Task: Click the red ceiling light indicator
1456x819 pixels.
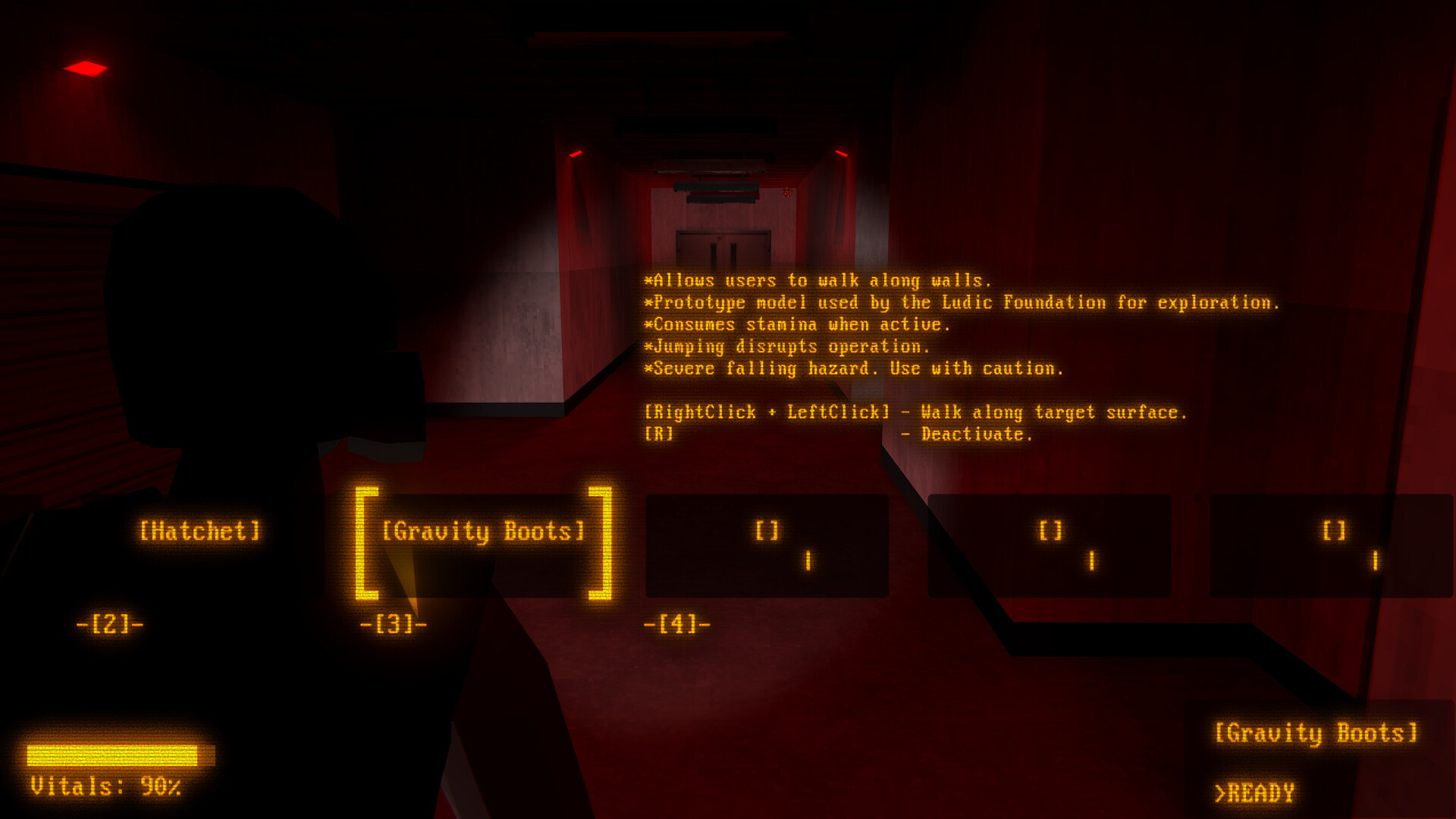Action: point(86,68)
